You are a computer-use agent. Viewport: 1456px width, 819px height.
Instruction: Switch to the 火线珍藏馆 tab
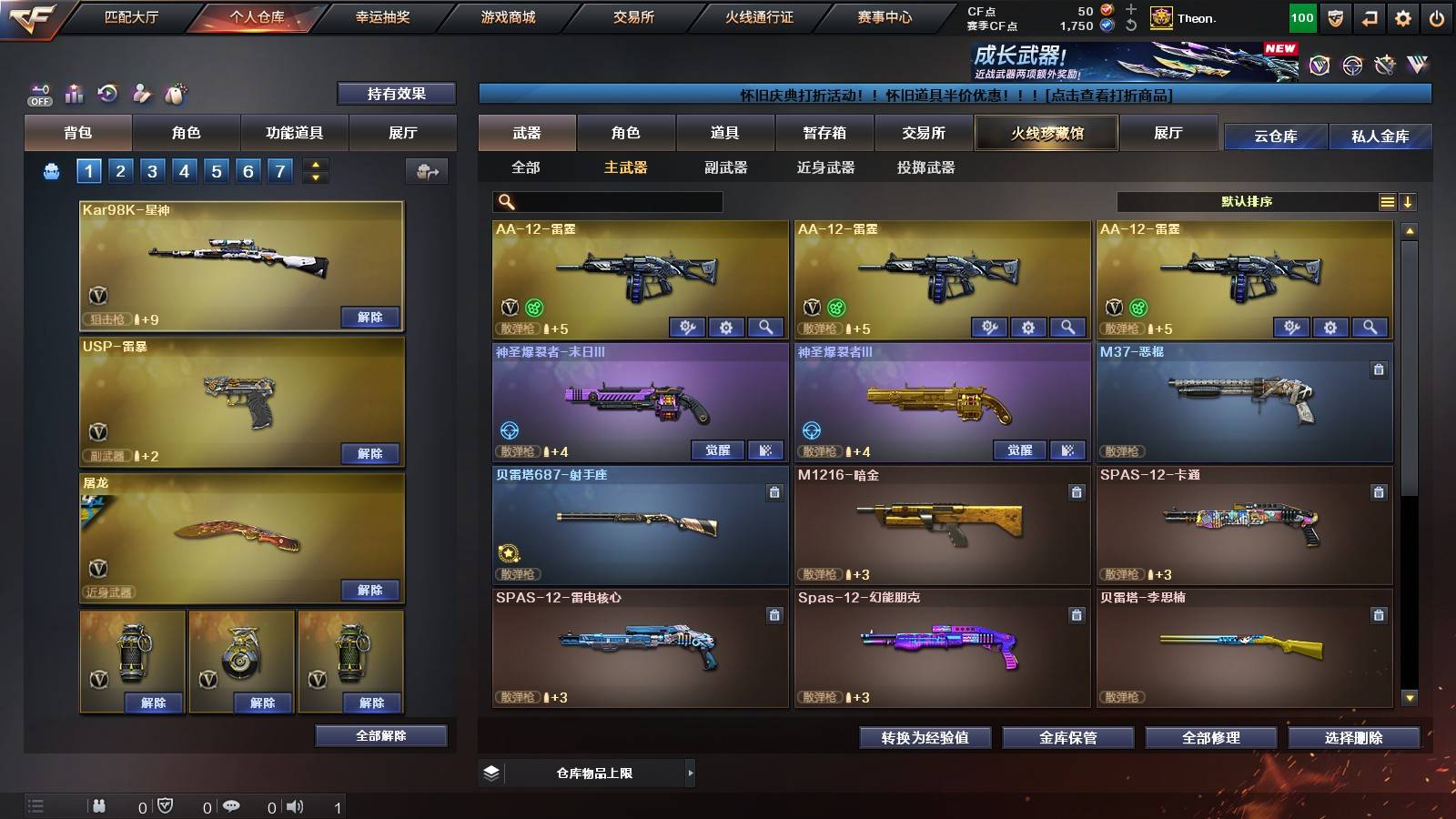[x=1046, y=134]
